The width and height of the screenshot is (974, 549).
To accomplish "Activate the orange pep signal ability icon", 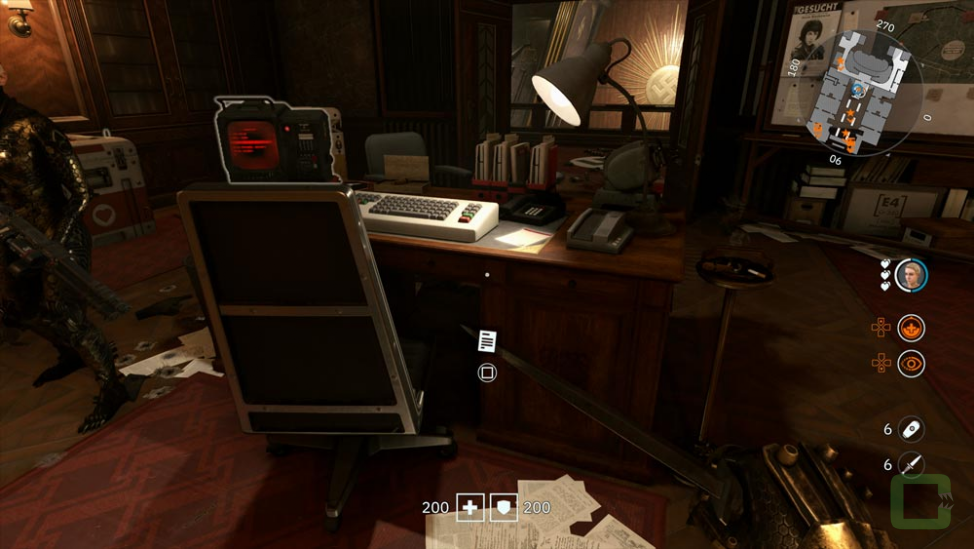I will click(910, 328).
